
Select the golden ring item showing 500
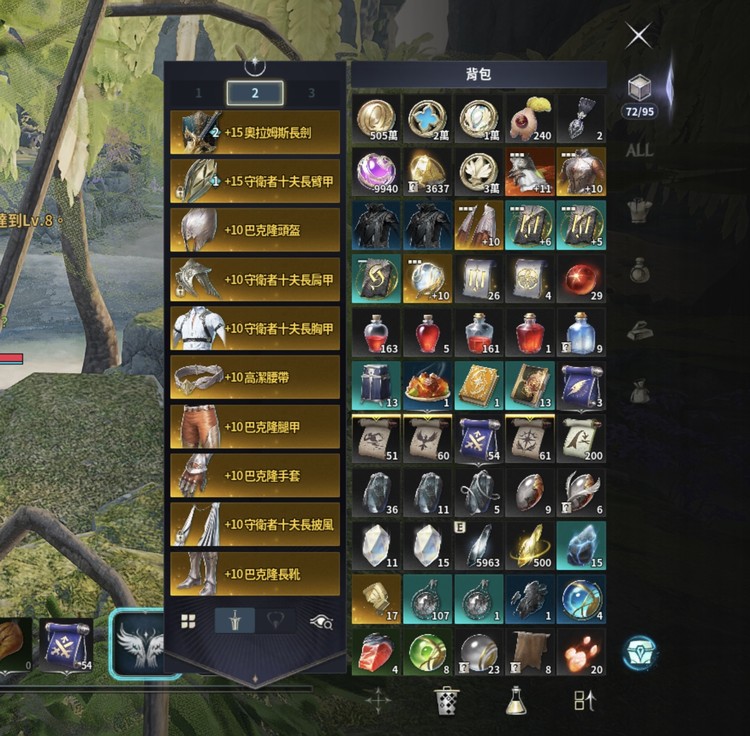coord(529,545)
